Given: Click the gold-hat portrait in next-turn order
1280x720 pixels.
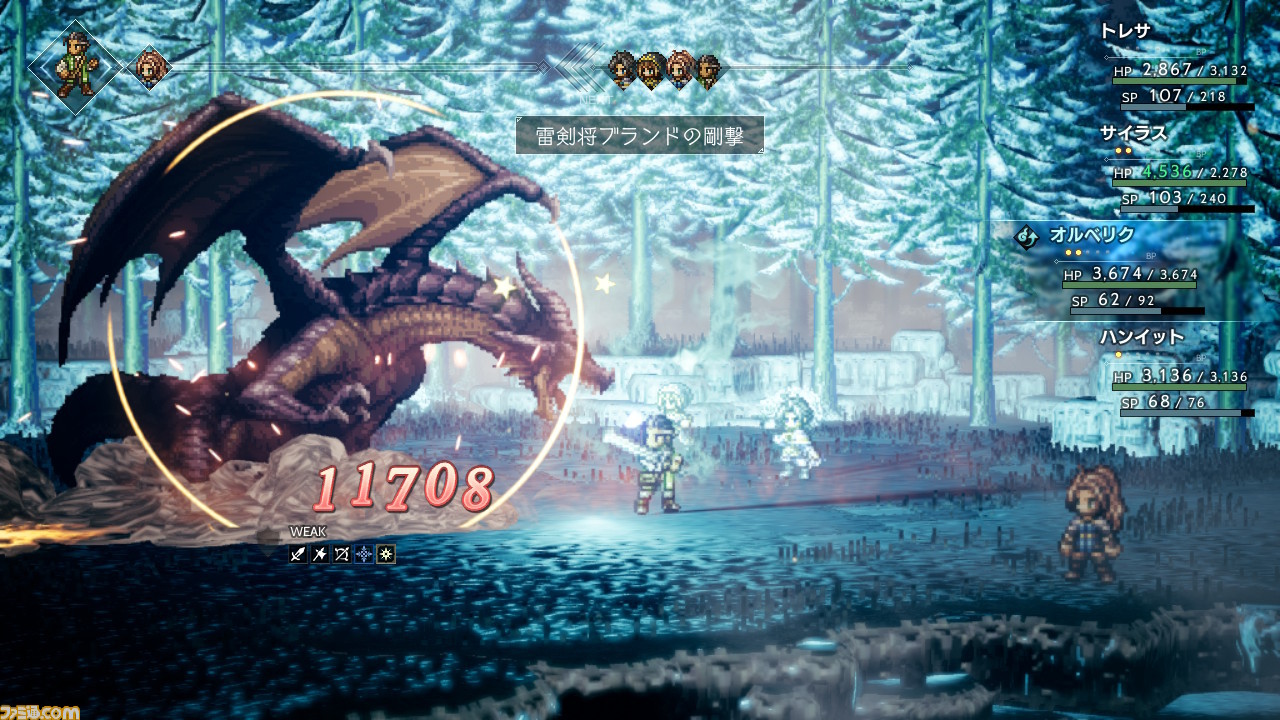Looking at the screenshot, I should (x=651, y=69).
